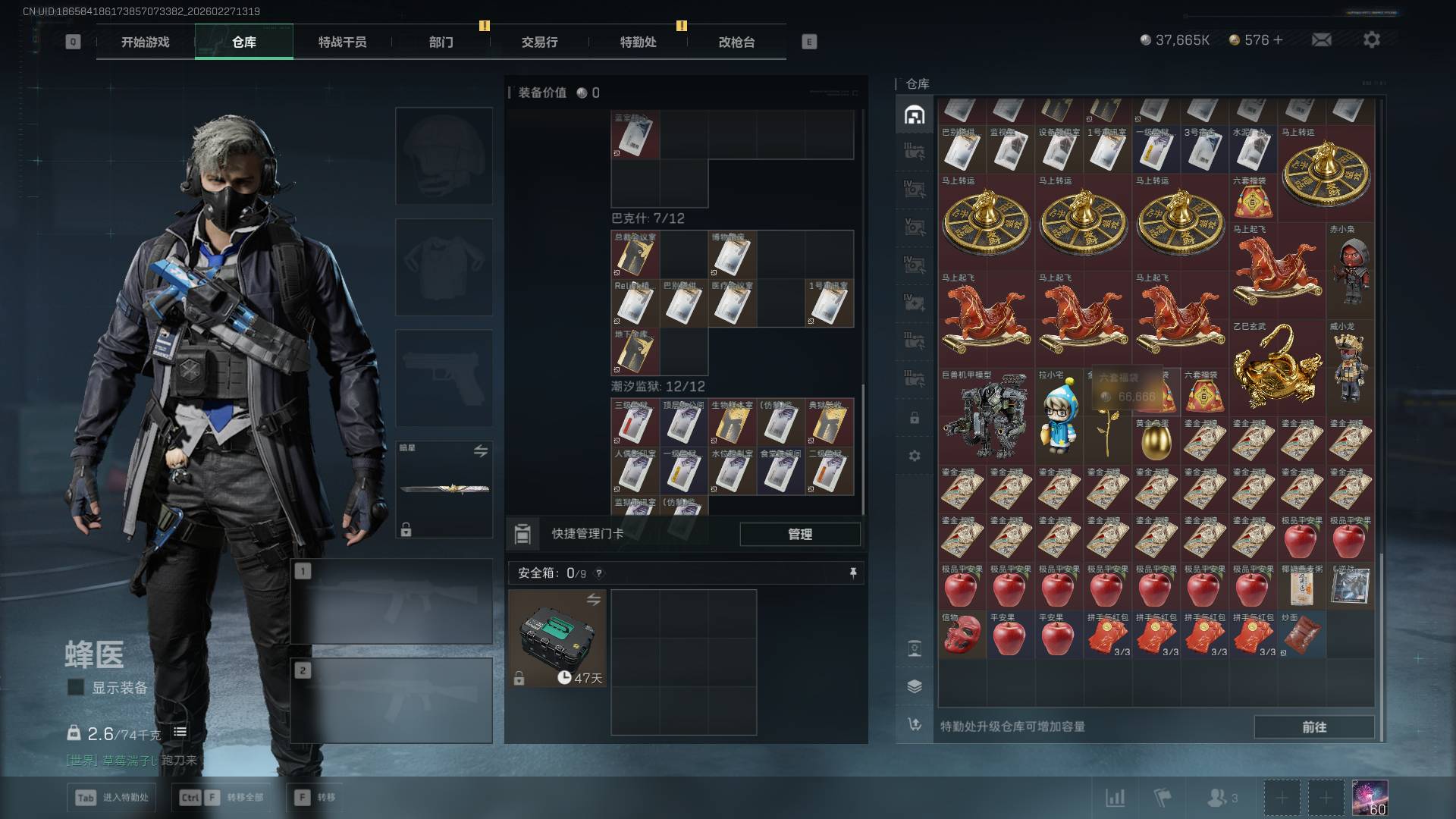Open the 部门 tab
Screen dimensions: 1456x819
pos(441,42)
